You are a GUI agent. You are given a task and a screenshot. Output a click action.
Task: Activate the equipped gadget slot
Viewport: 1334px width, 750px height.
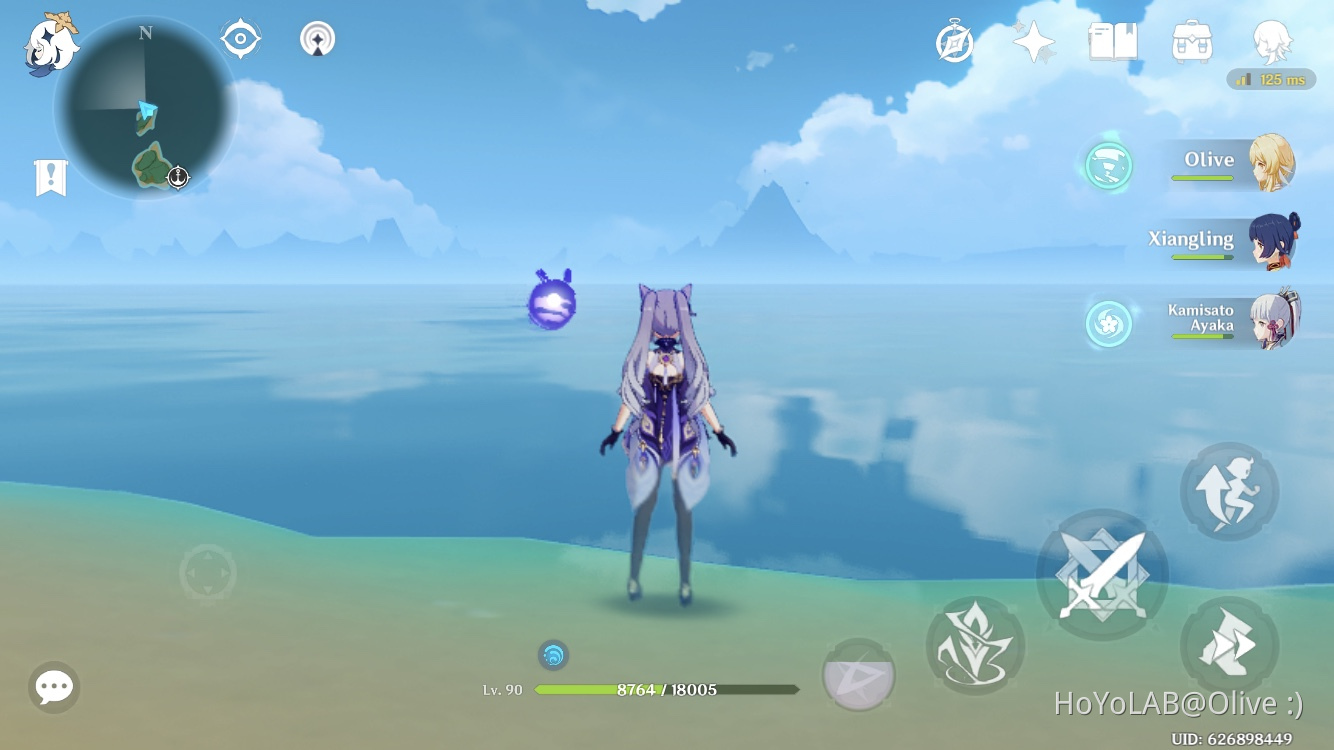click(858, 678)
